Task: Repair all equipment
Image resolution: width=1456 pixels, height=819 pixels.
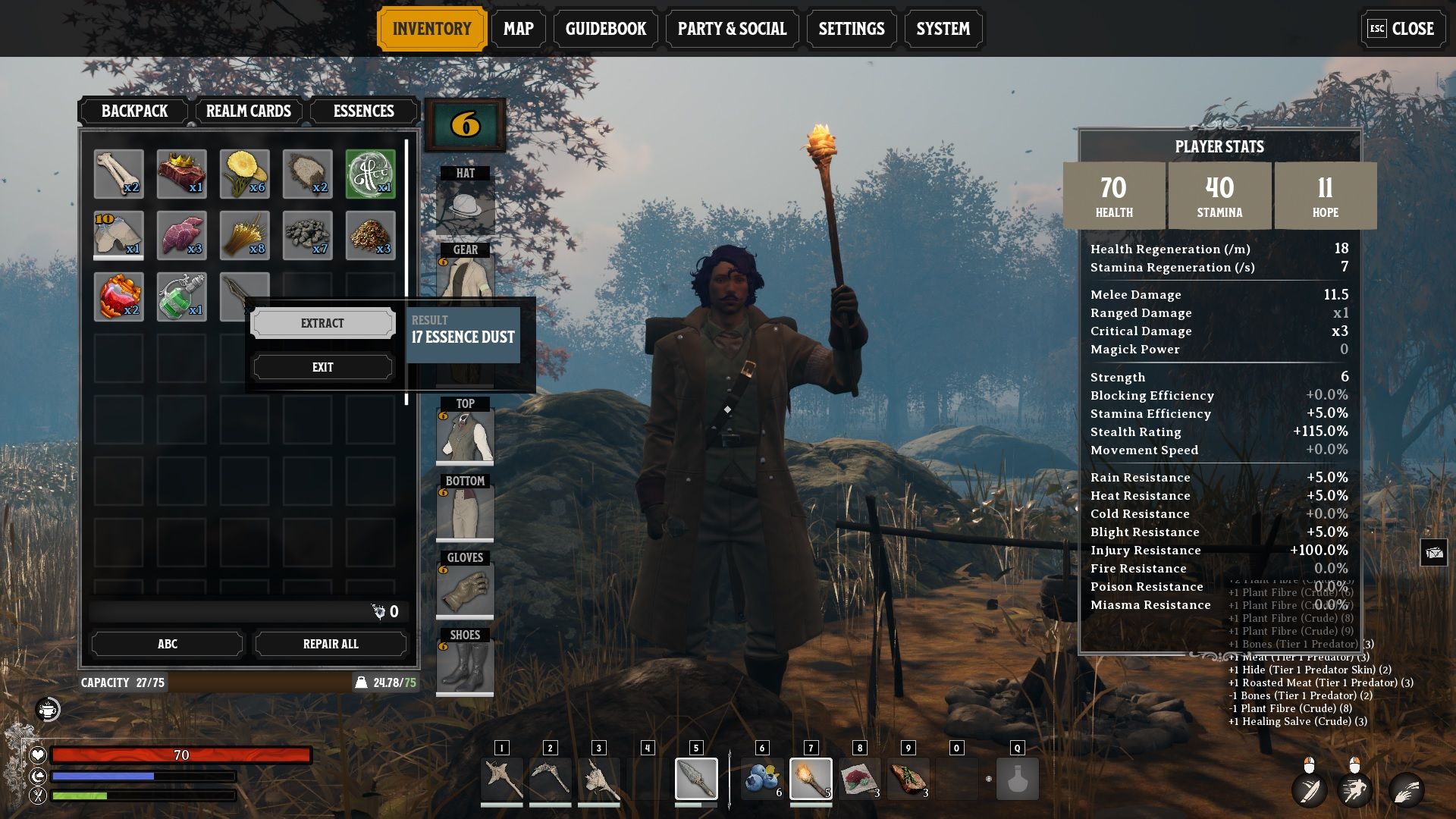Action: 331,644
